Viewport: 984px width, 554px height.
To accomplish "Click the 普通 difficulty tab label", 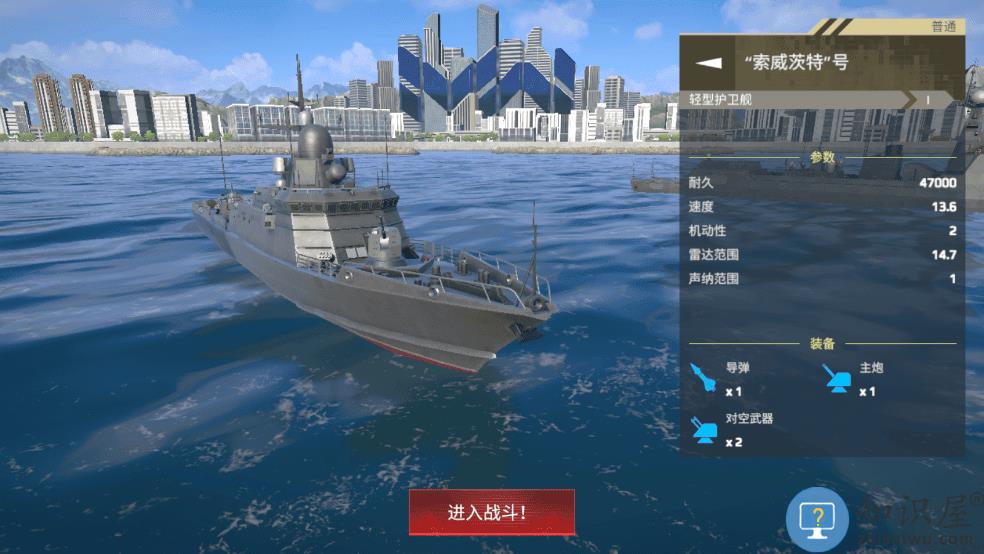I will tap(942, 27).
